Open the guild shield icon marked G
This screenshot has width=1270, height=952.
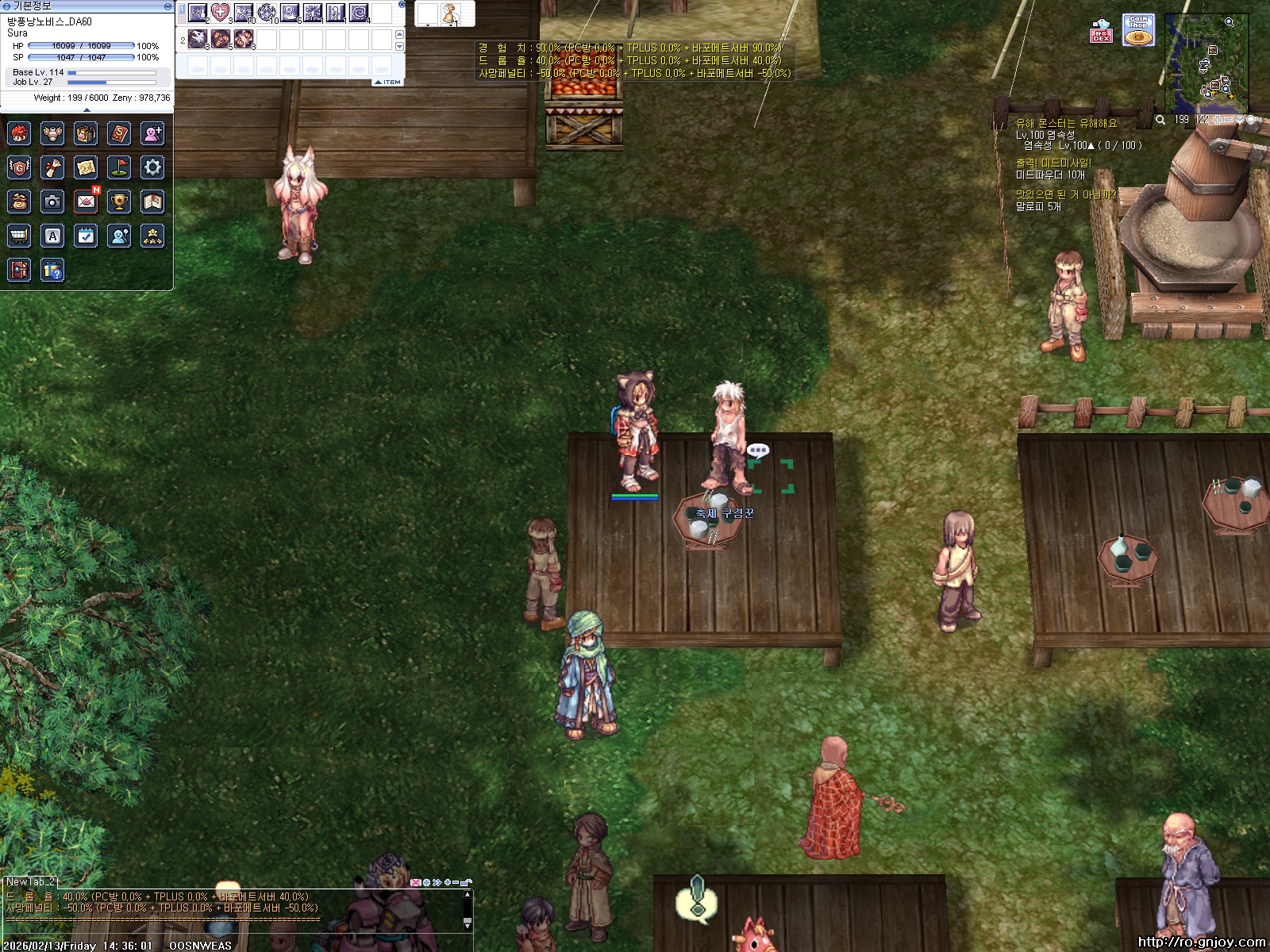[x=19, y=167]
